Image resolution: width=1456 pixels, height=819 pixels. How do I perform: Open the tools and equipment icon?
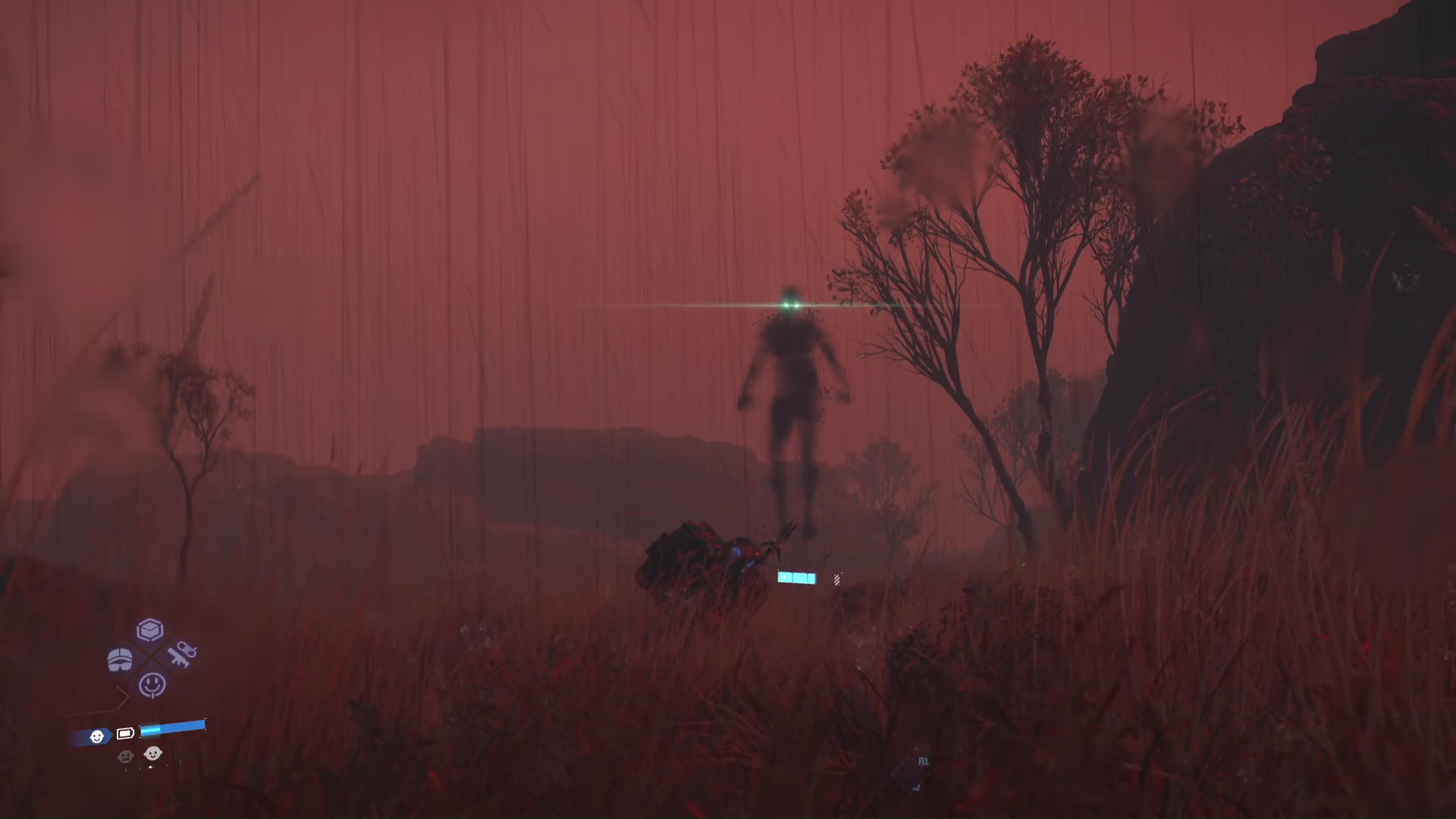tap(182, 654)
